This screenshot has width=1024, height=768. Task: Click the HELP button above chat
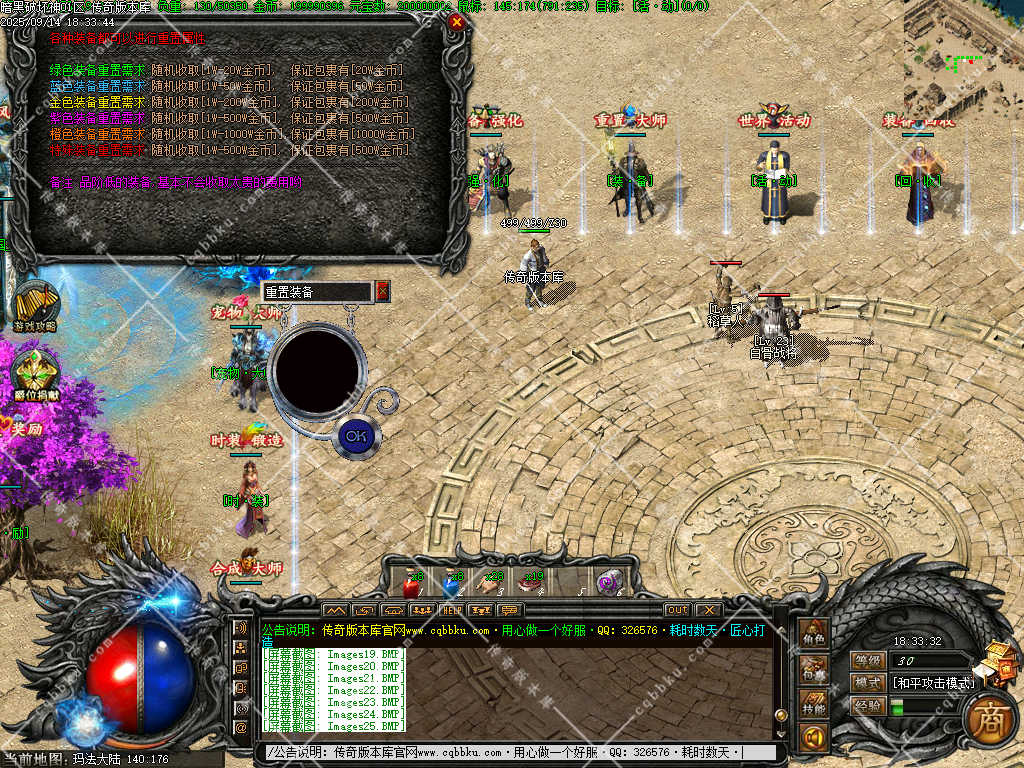tap(452, 610)
